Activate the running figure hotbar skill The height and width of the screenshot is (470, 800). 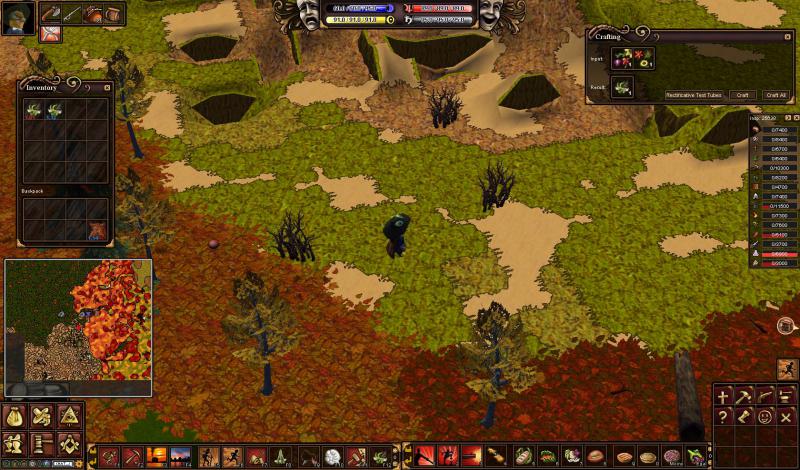(234, 457)
